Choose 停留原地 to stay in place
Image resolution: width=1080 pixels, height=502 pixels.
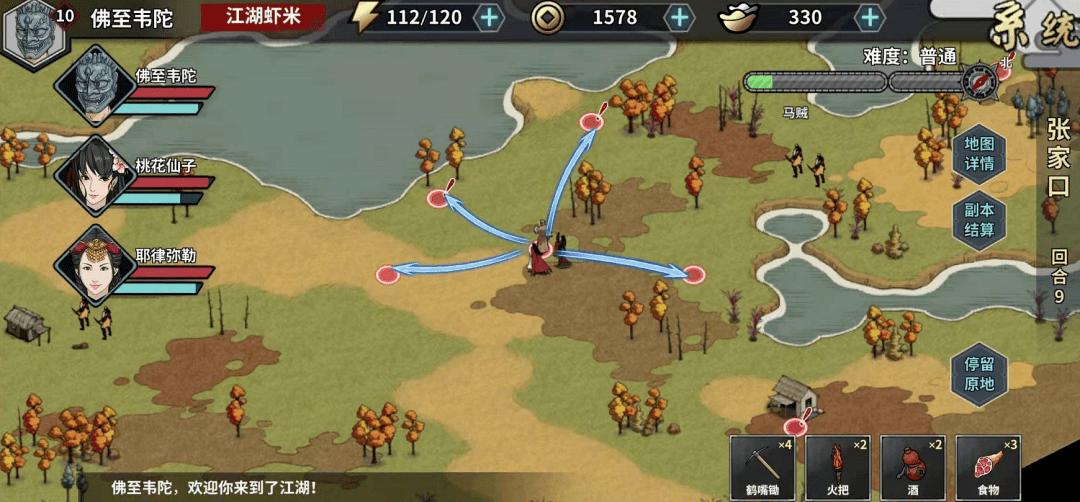click(979, 373)
